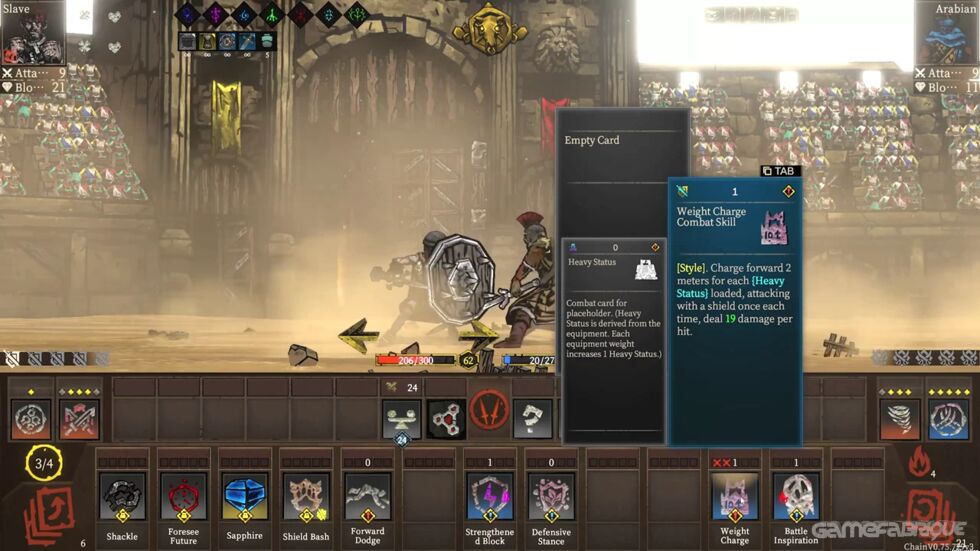Select the crossed swords skill icon
This screenshot has width=980, height=551.
(x=79, y=419)
